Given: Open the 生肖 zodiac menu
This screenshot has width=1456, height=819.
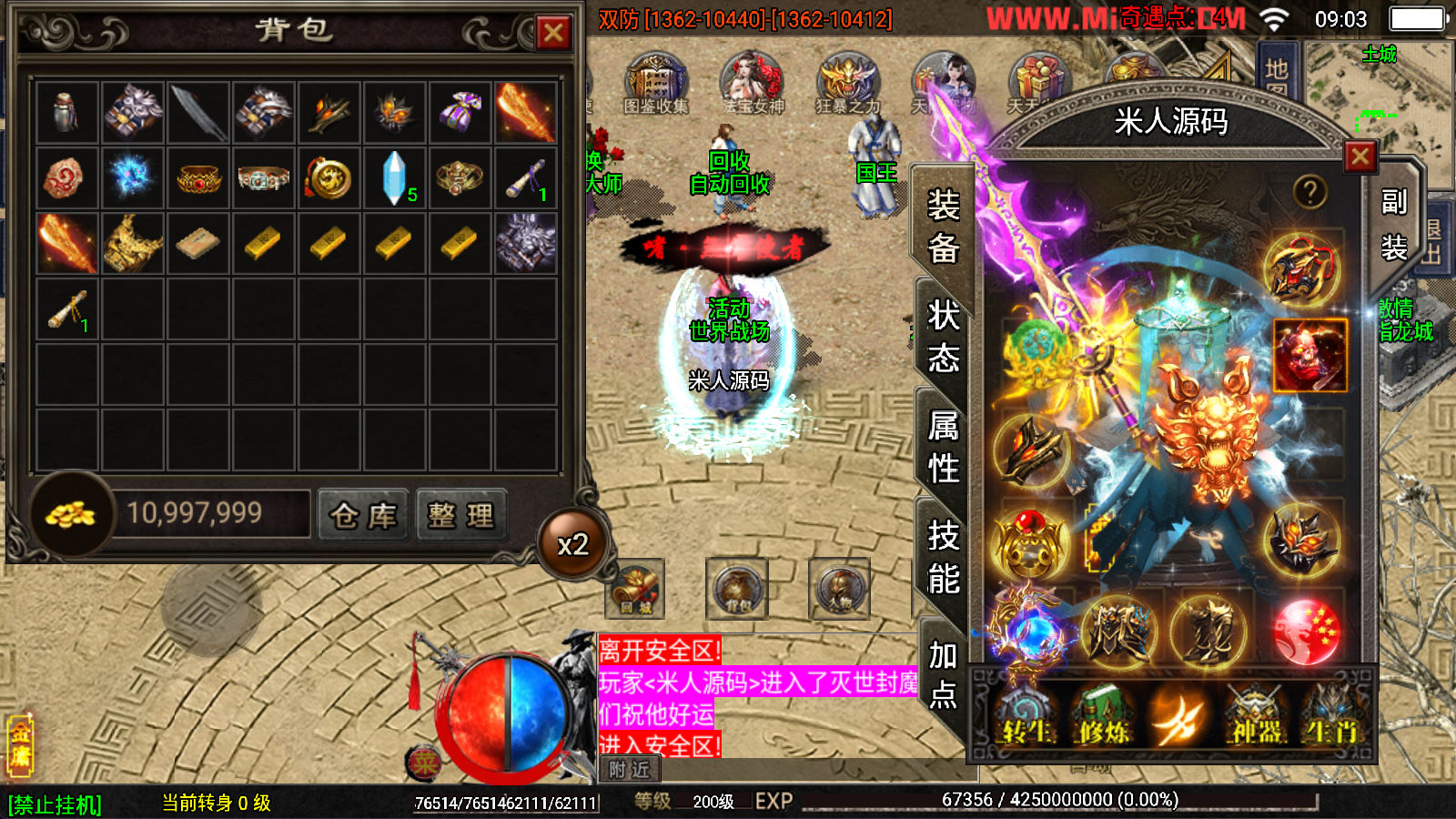Looking at the screenshot, I should (x=1331, y=716).
